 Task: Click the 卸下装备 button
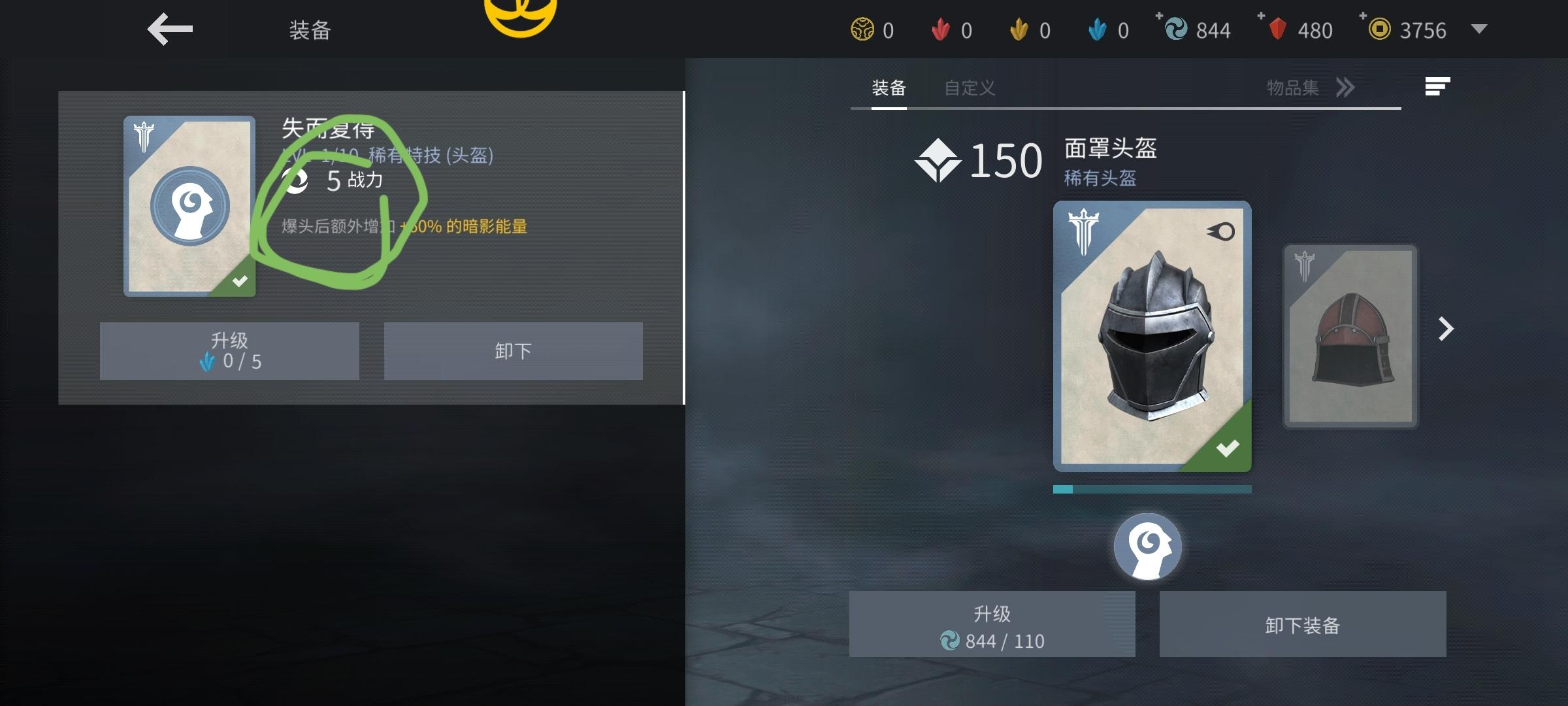coord(1302,624)
